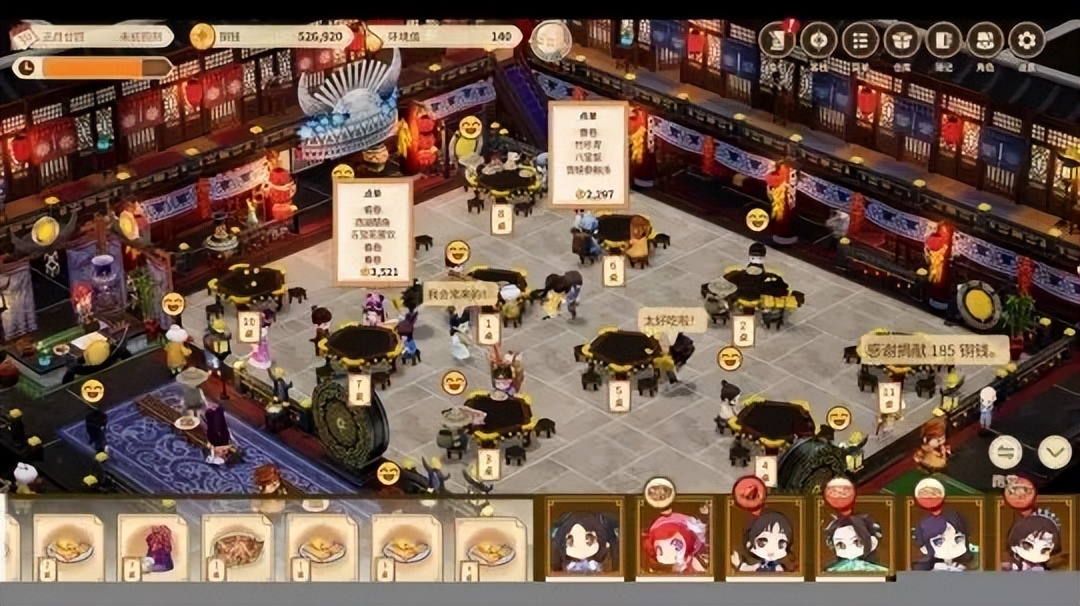The height and width of the screenshot is (606, 1080).
Task: Click the round swap-arrows button
Action: pos(1006,452)
